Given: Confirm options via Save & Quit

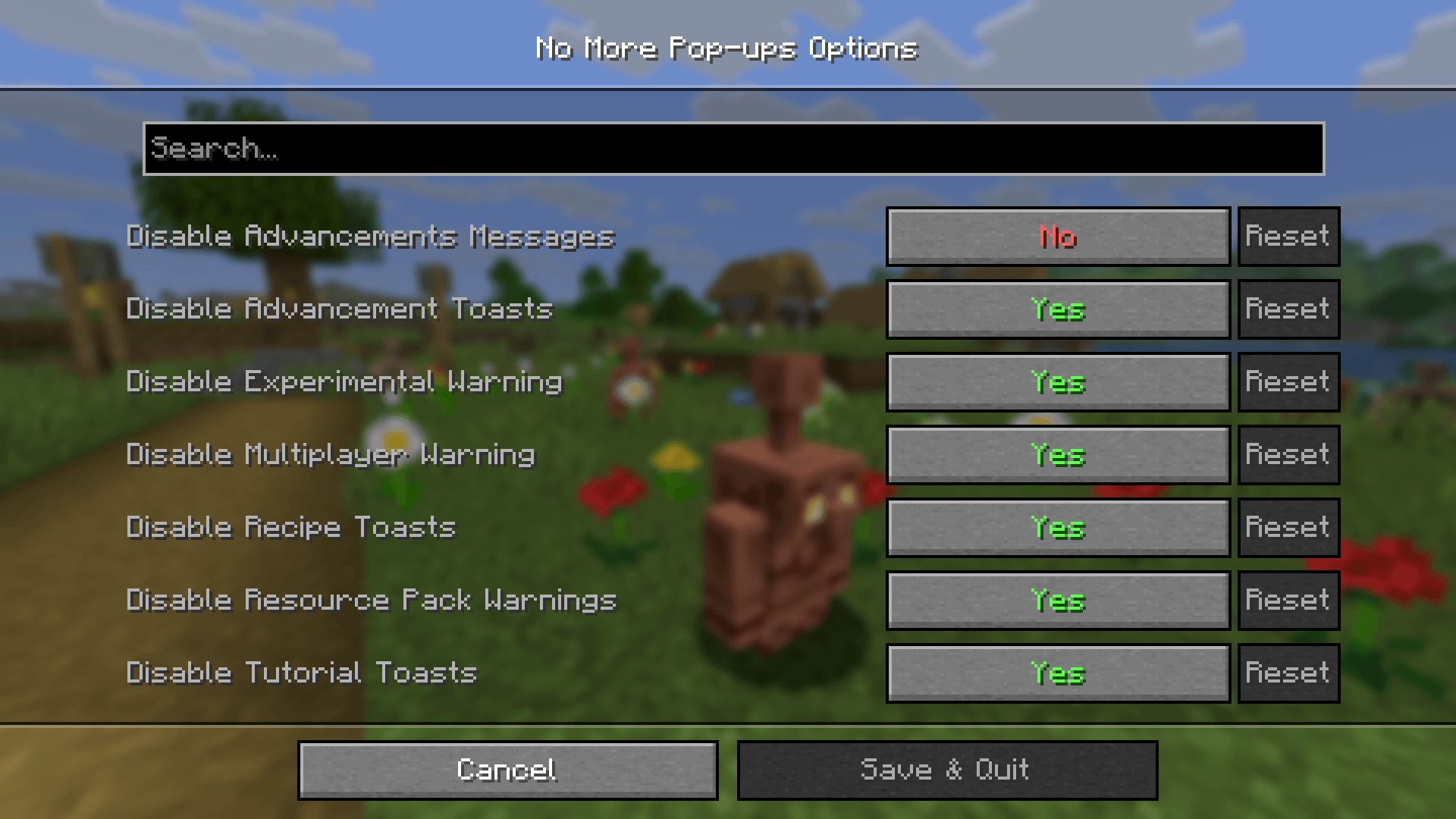Looking at the screenshot, I should (x=947, y=769).
